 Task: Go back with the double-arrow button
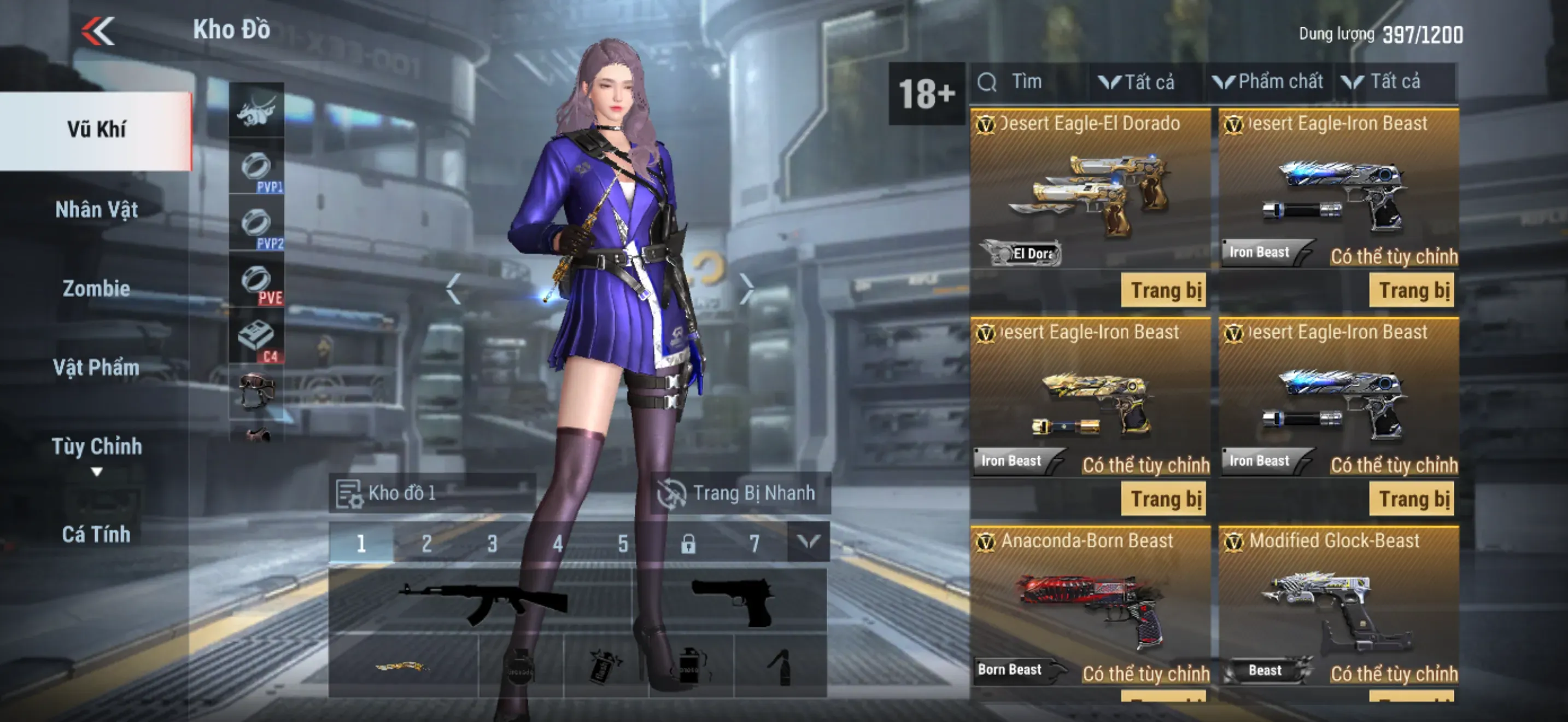coord(98,31)
